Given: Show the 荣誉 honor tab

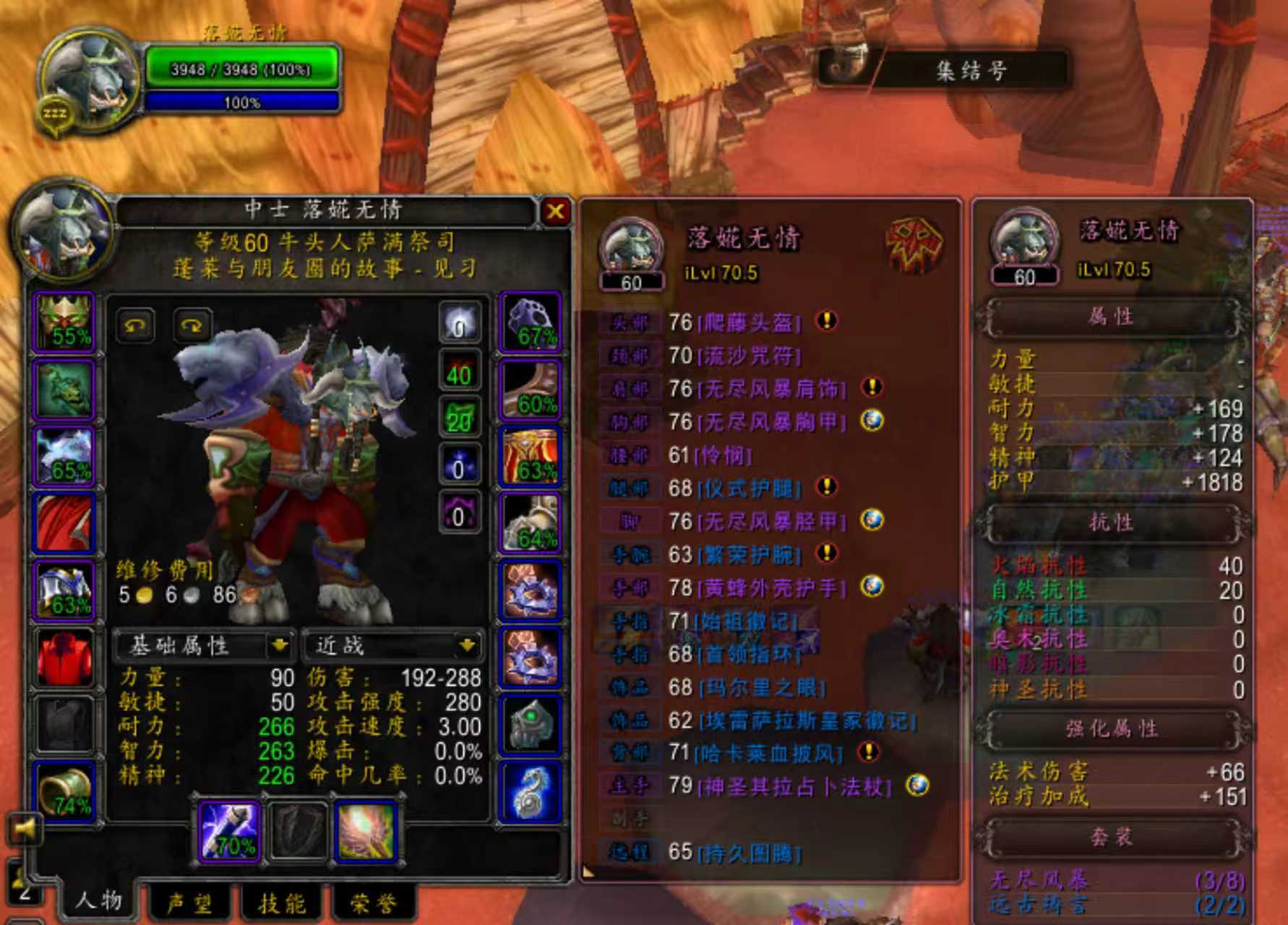Looking at the screenshot, I should coord(373,903).
